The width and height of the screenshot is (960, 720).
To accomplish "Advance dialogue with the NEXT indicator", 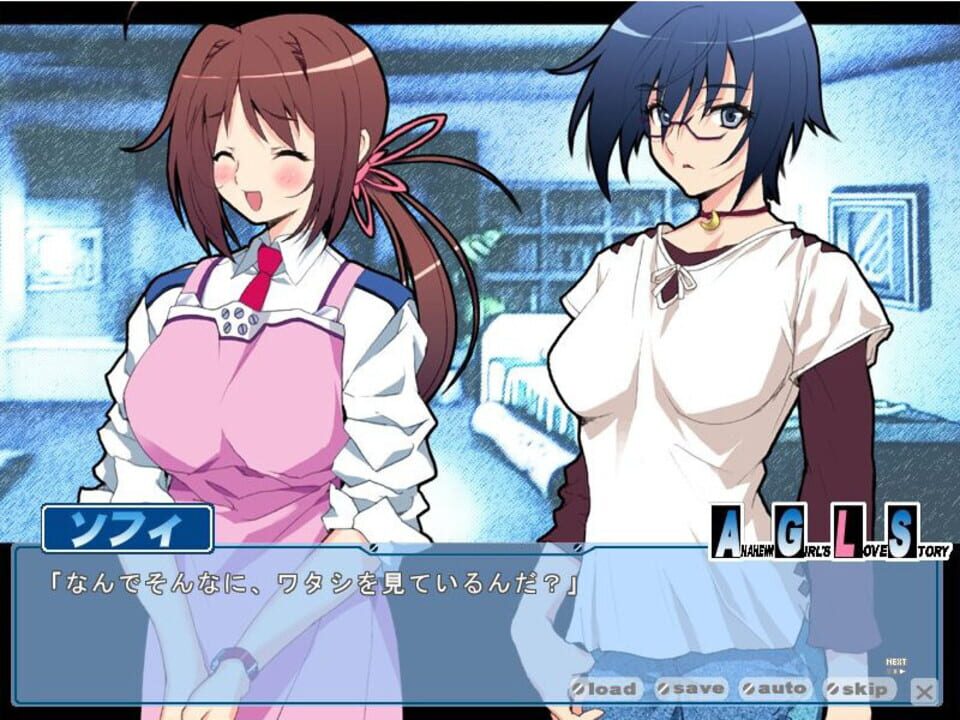I will point(896,665).
